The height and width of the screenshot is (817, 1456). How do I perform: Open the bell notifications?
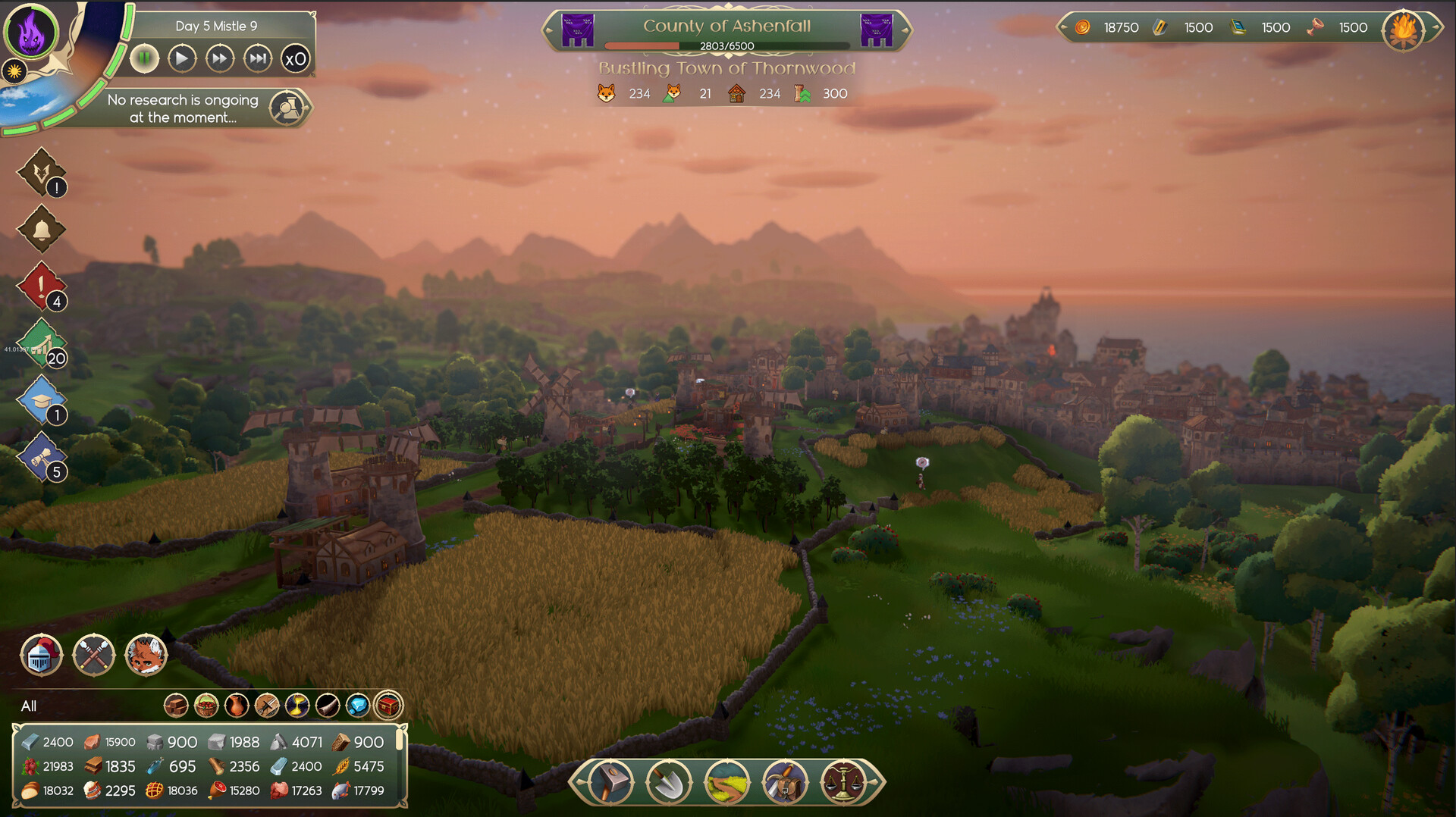pos(42,229)
